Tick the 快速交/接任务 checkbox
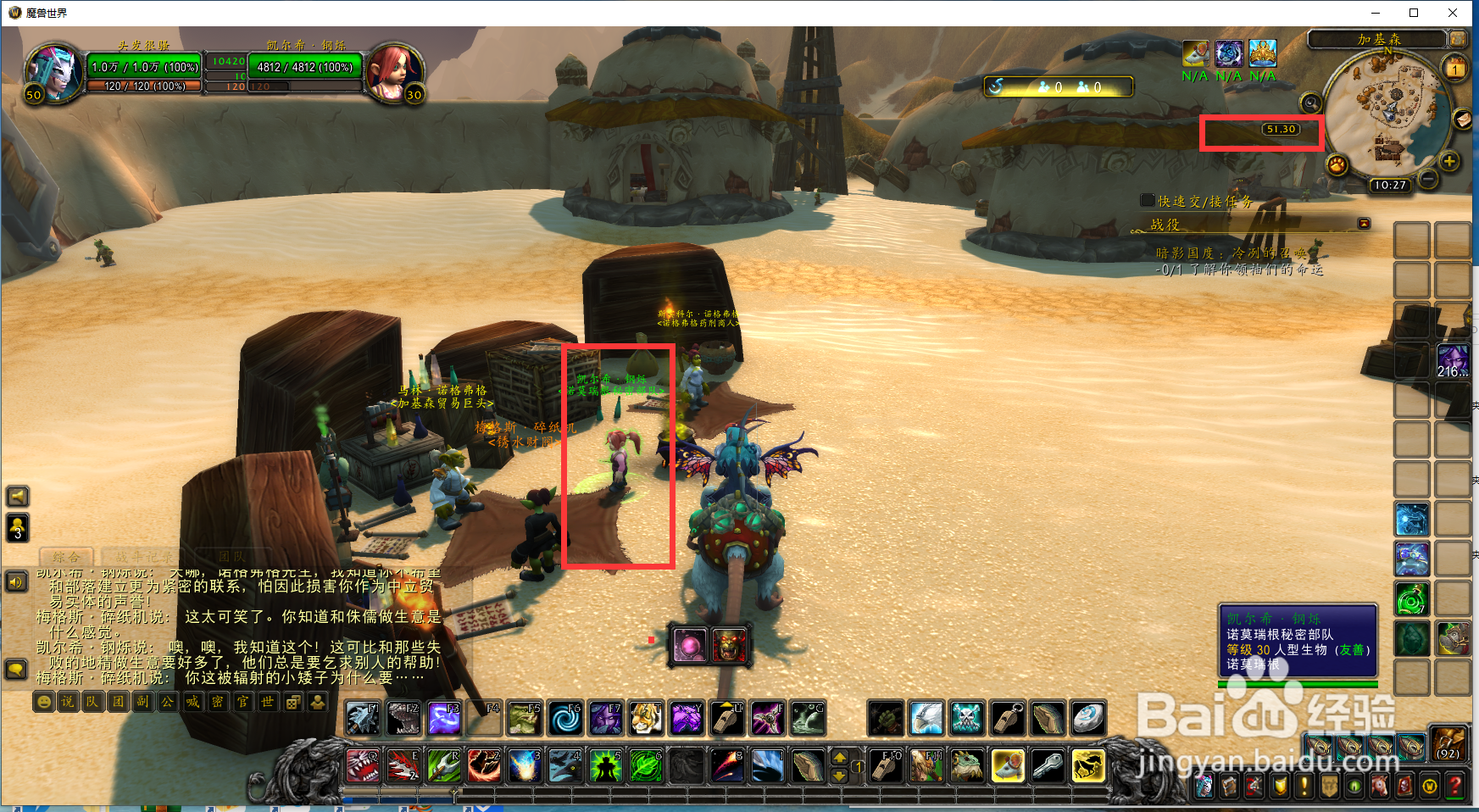 pos(1148,200)
